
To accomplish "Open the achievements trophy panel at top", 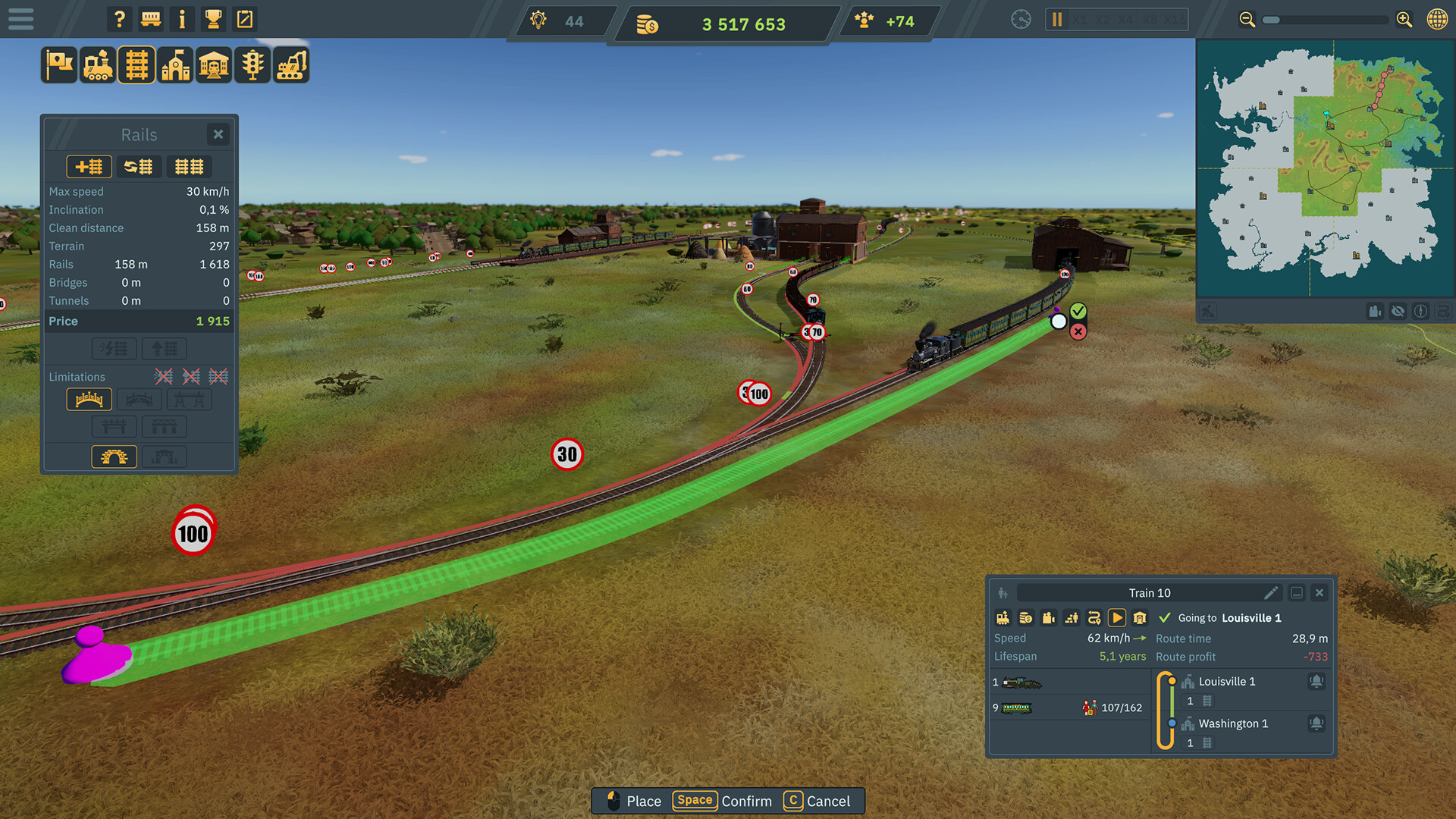I will coord(213,19).
